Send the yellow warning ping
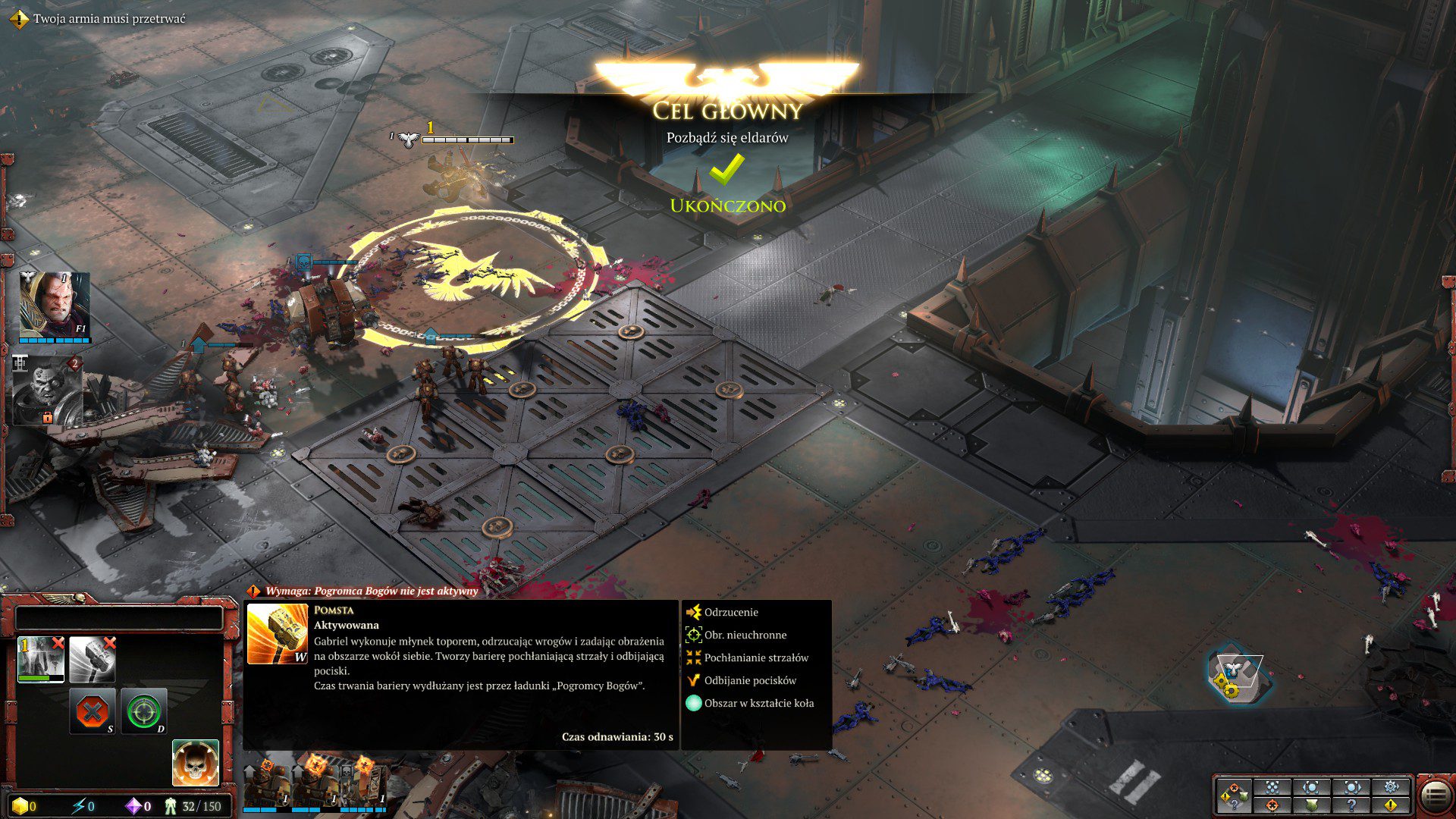Viewport: 1456px width, 819px height. tap(1391, 805)
